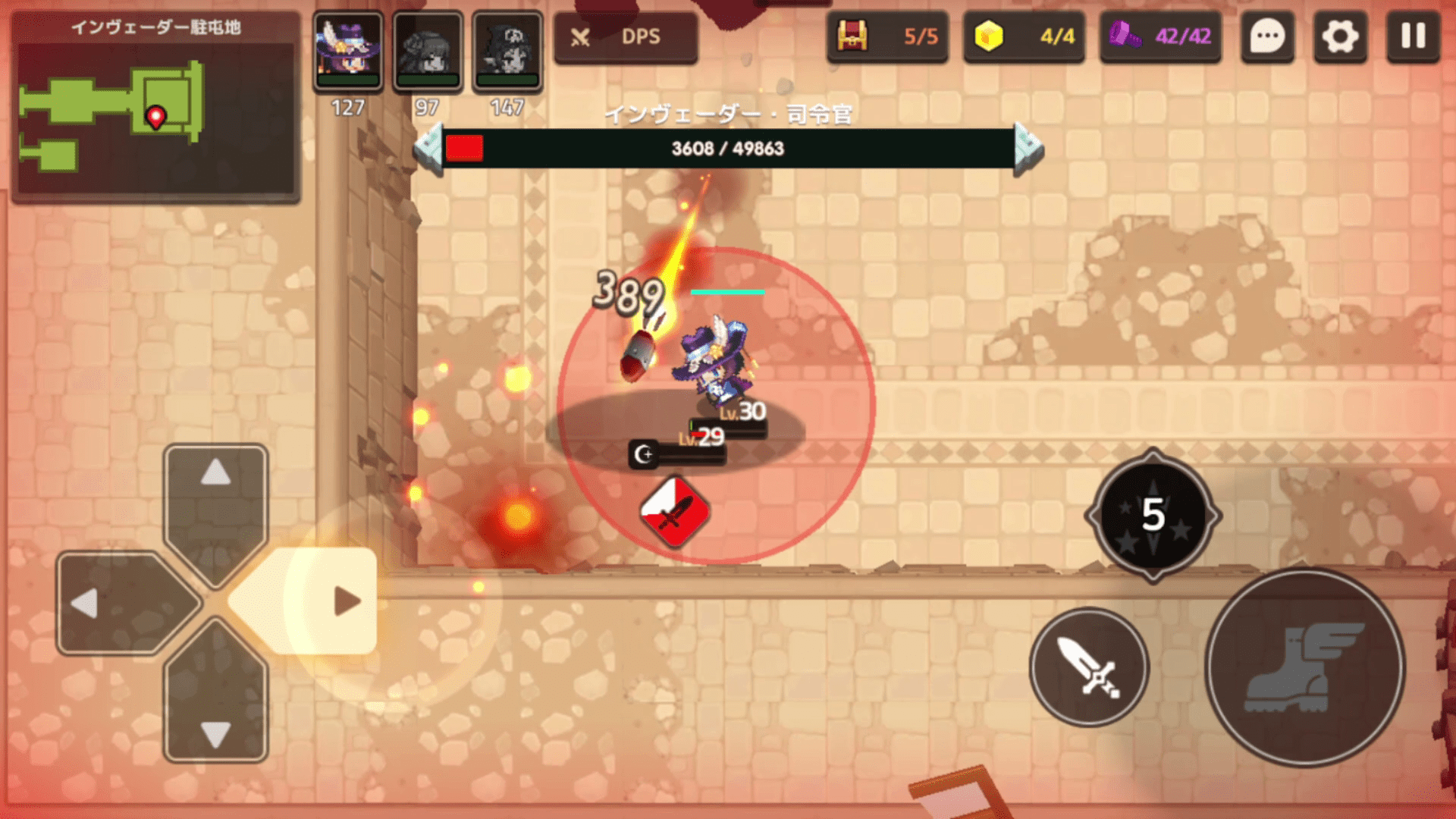Attack with the sword button

tap(1089, 667)
